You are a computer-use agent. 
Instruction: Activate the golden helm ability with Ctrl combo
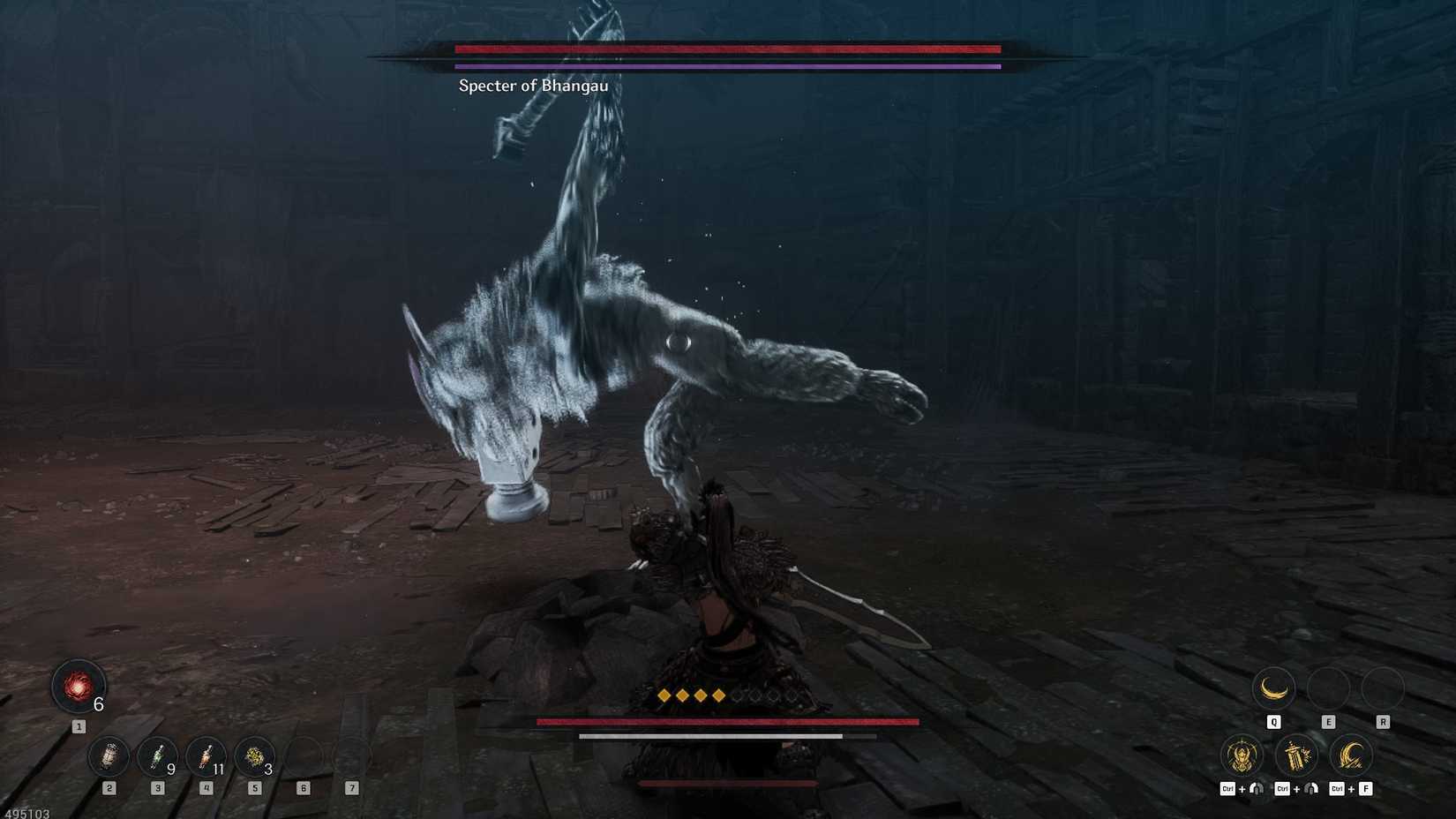[x=1242, y=755]
